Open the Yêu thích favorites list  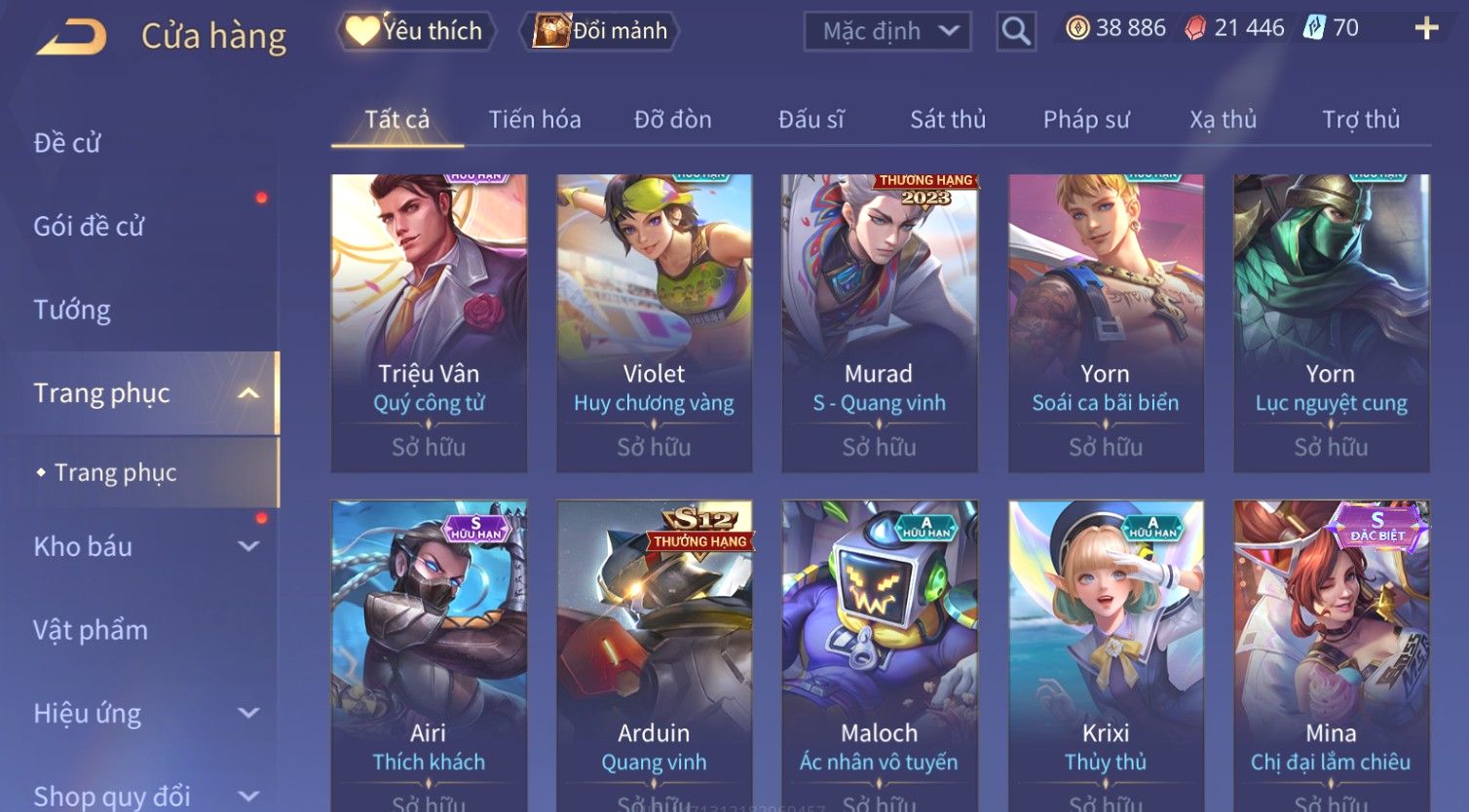coord(416,31)
